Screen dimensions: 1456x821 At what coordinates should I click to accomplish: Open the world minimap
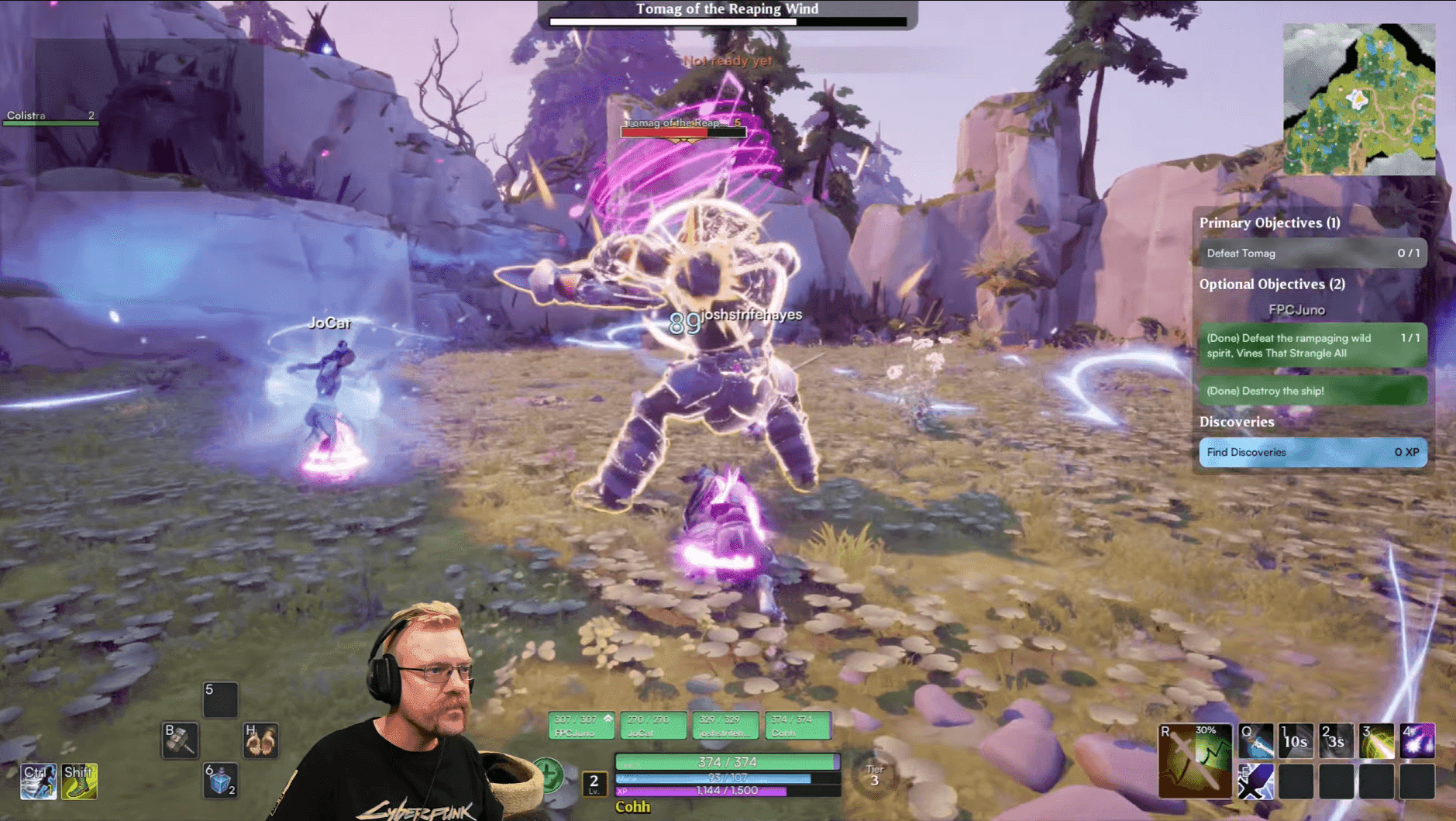tap(1358, 98)
